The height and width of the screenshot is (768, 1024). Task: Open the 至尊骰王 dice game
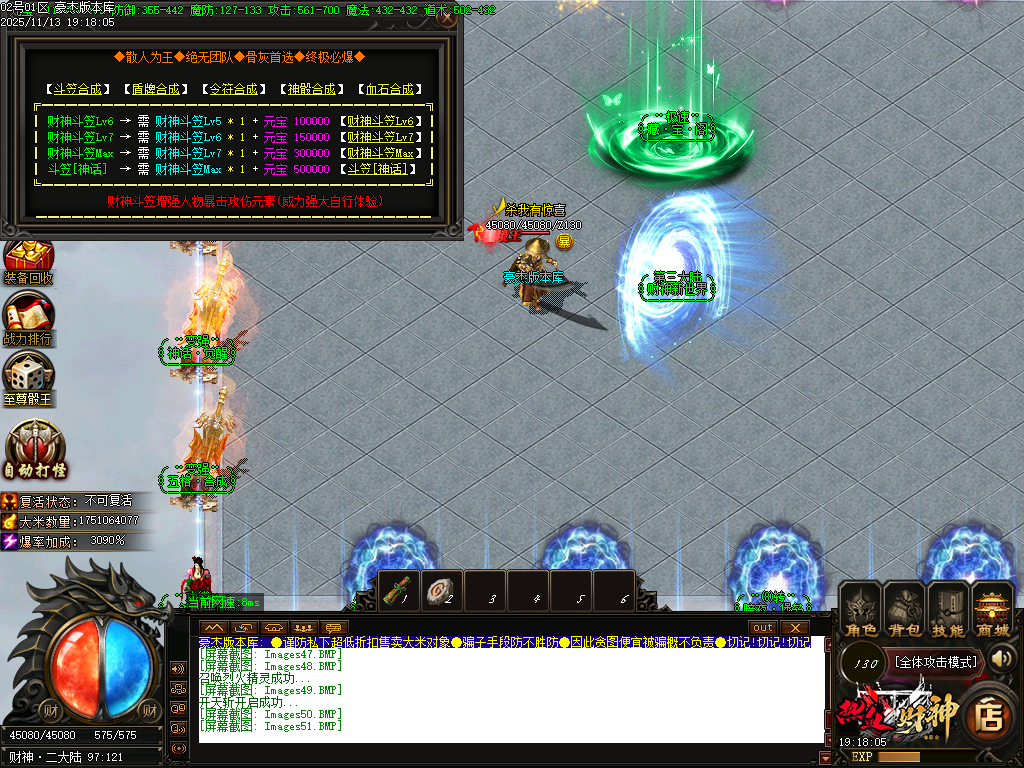pos(28,378)
